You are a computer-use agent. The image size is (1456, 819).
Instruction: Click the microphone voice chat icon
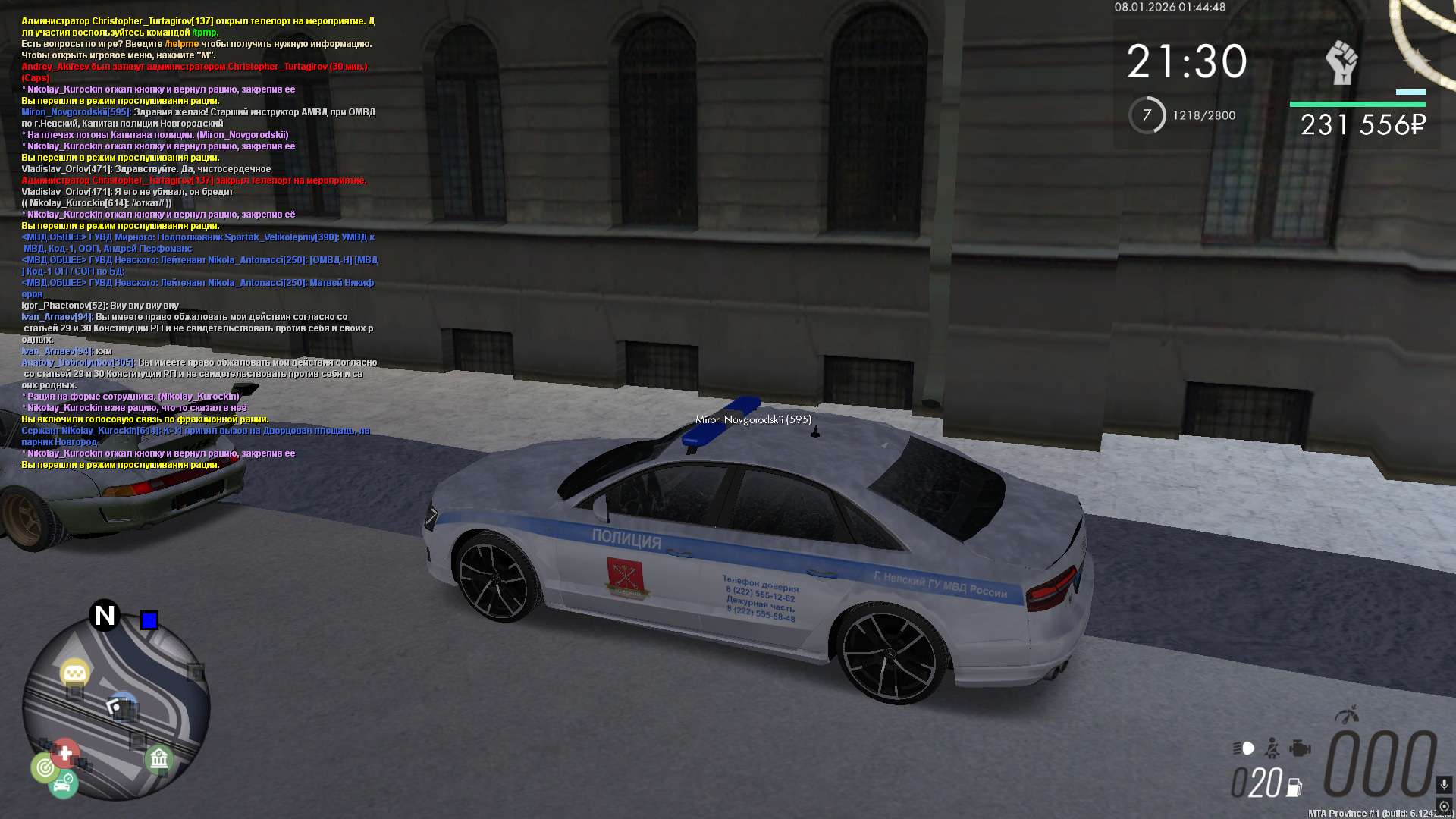[1444, 784]
